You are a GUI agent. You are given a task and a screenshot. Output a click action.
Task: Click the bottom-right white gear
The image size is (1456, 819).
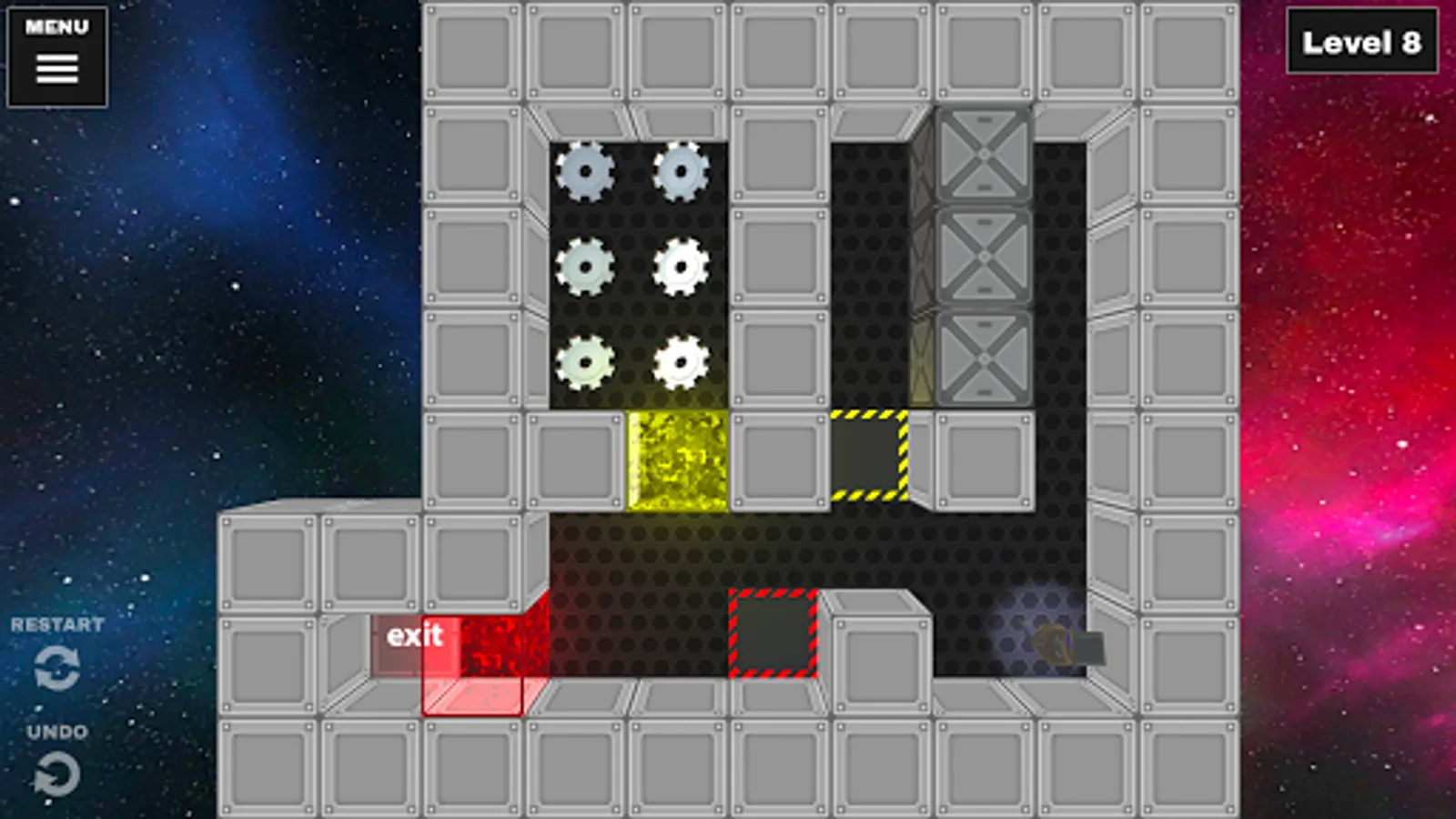682,362
